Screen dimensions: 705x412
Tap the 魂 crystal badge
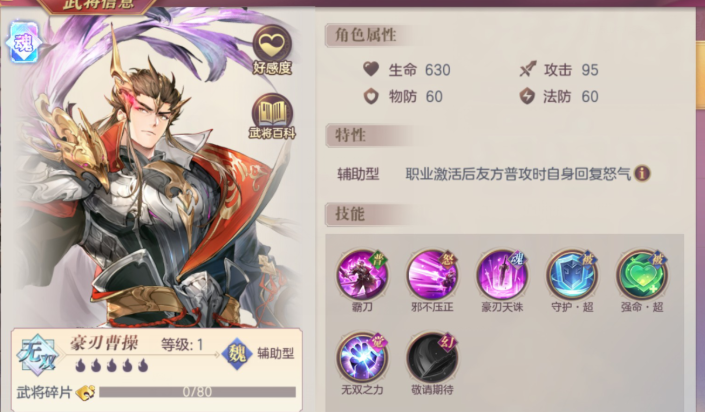[22, 42]
